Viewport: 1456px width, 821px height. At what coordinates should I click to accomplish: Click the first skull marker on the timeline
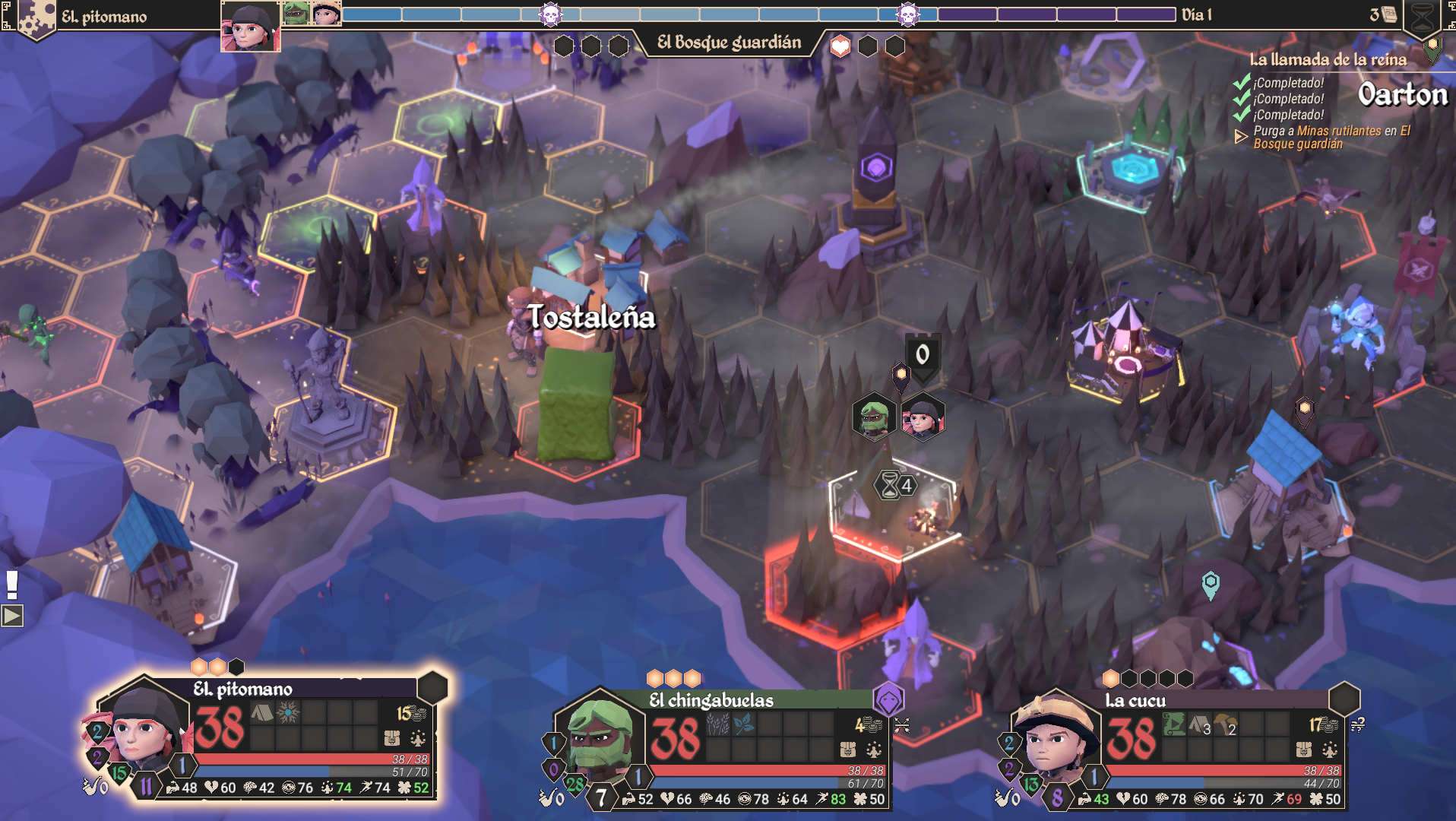tap(550, 14)
